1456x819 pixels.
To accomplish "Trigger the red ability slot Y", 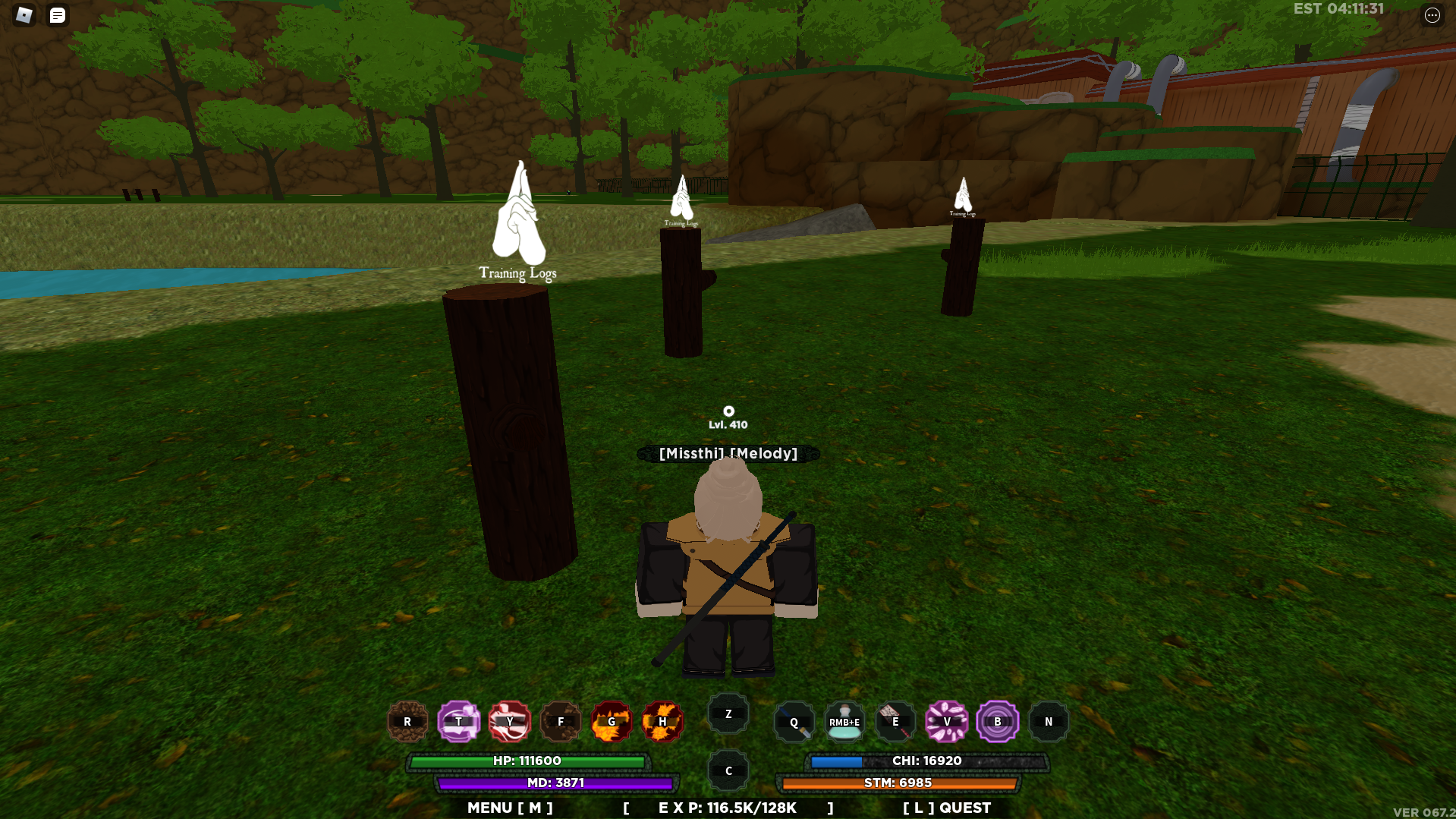I will pyautogui.click(x=509, y=721).
